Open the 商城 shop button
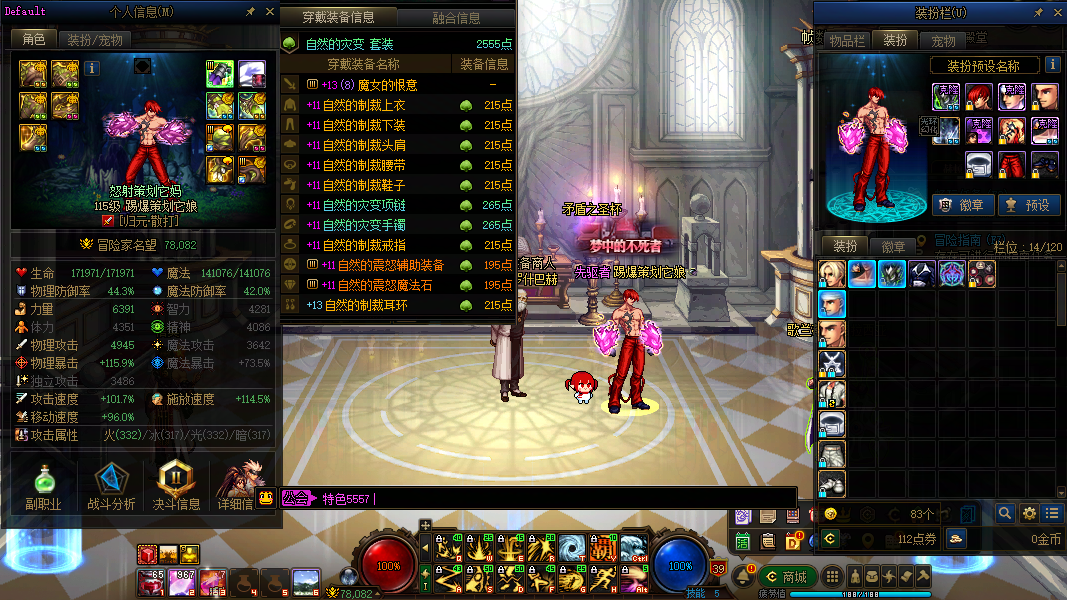 pos(785,577)
